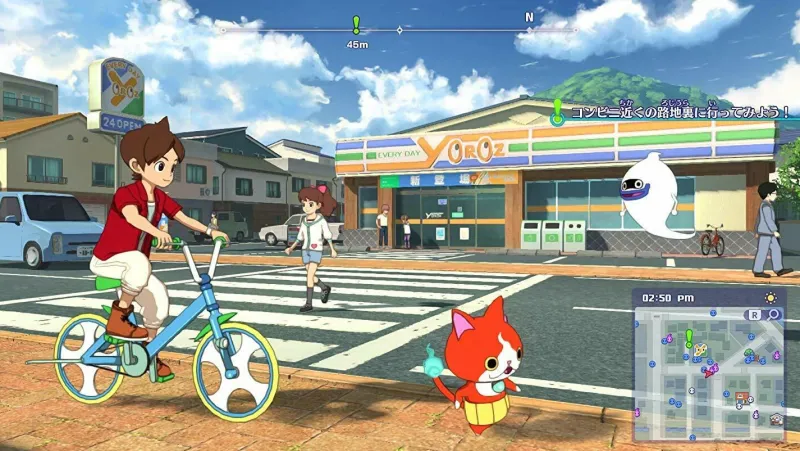This screenshot has width=800, height=451.
Task: Select the minimap's magnifying glass zoom icon
Action: 774,314
